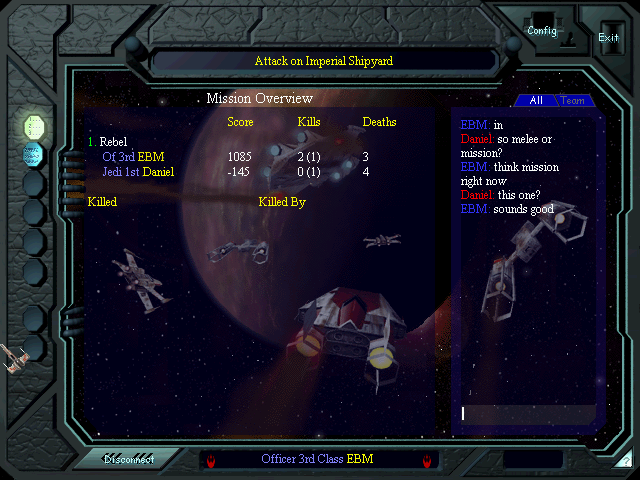Exit the game

608,37
